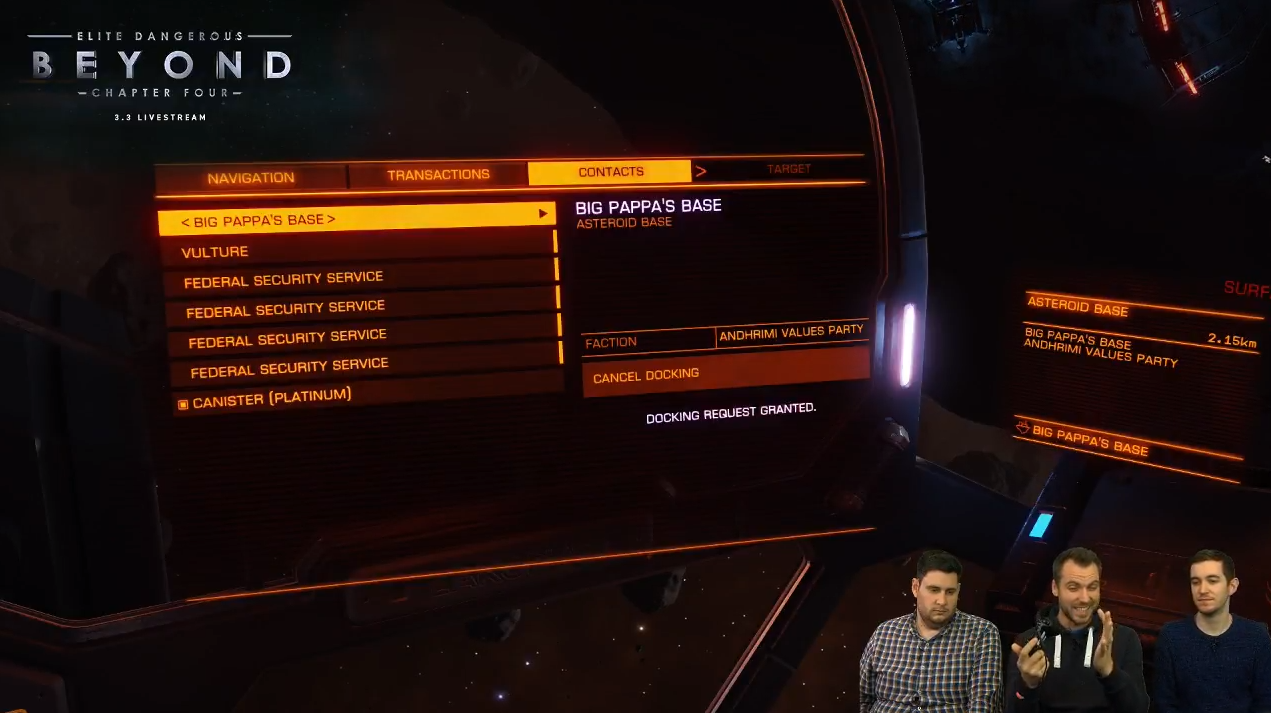
Task: Select the Contacts tab
Action: pos(610,172)
